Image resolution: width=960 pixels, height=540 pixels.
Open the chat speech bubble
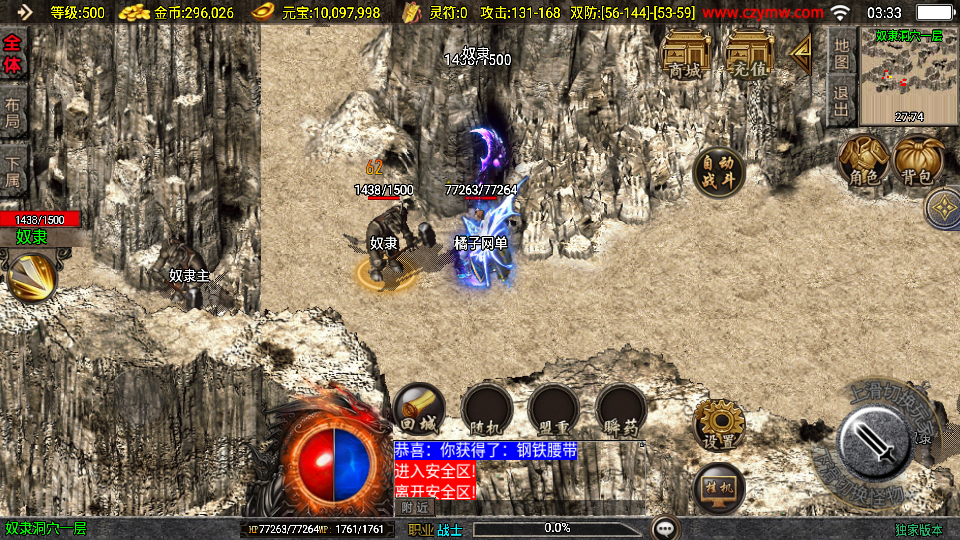665,528
